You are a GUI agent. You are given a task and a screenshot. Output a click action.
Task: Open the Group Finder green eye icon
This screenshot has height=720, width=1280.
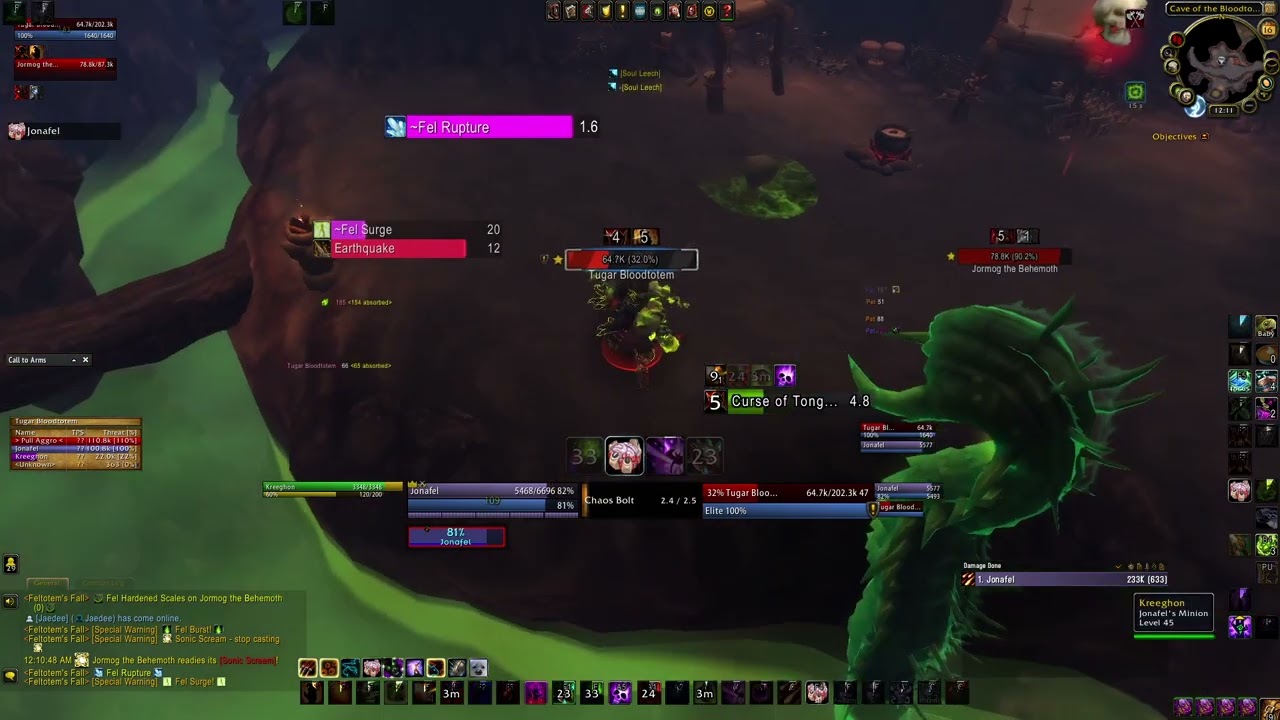(x=655, y=11)
